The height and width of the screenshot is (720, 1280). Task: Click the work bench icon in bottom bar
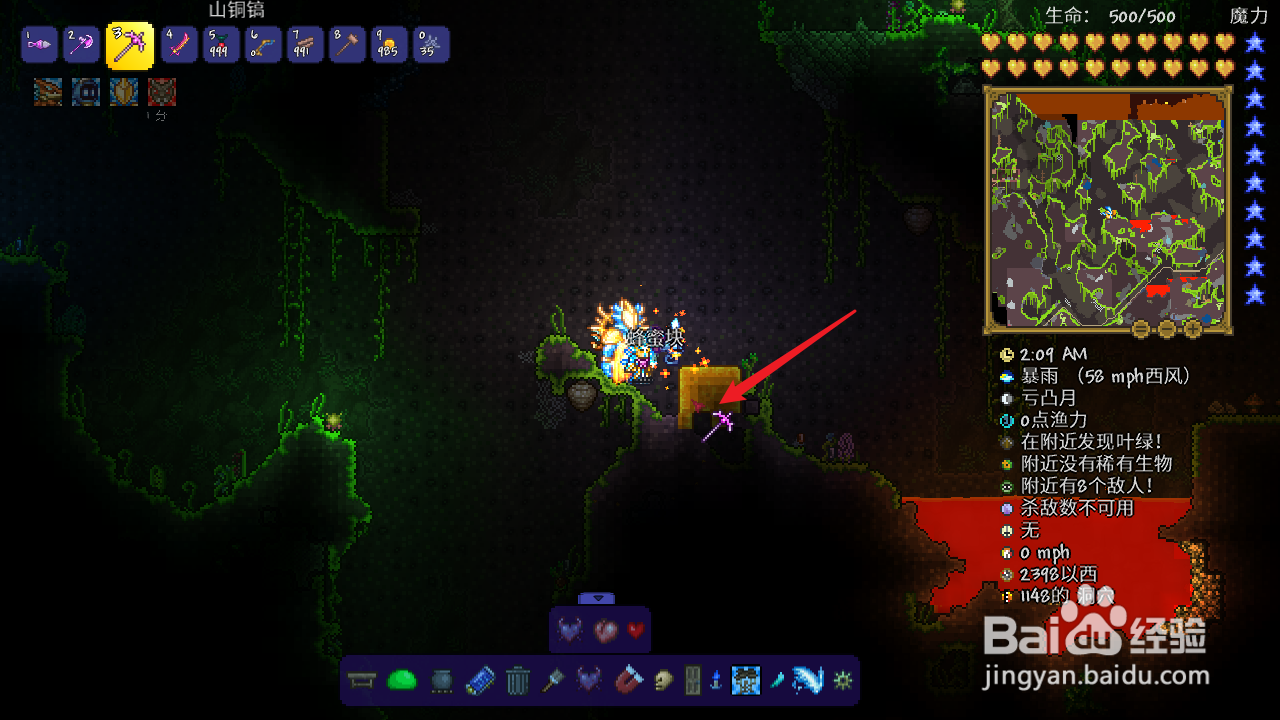tap(362, 681)
